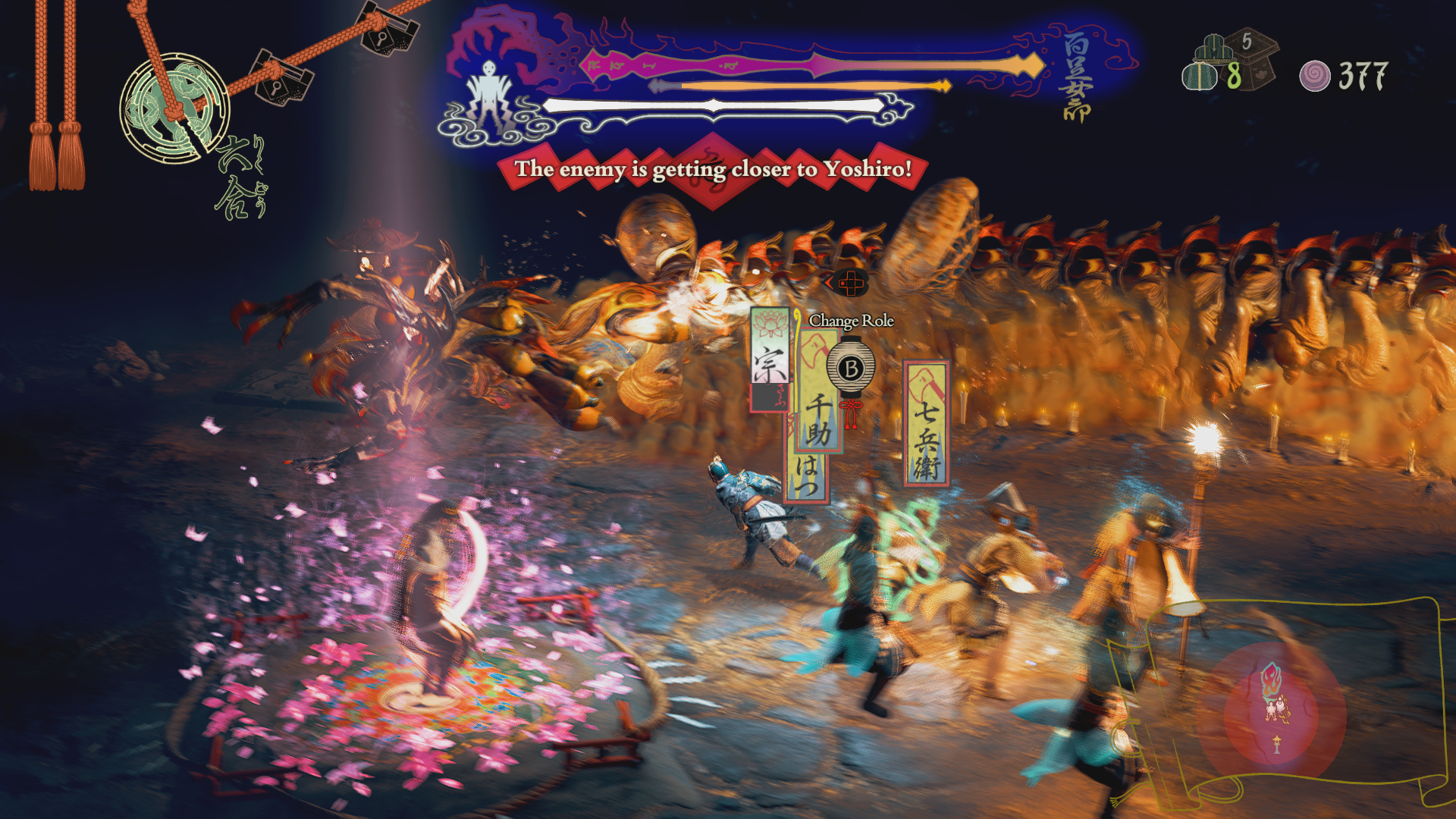Select the 宗 character banner
This screenshot has height=819, width=1456.
pos(769,358)
